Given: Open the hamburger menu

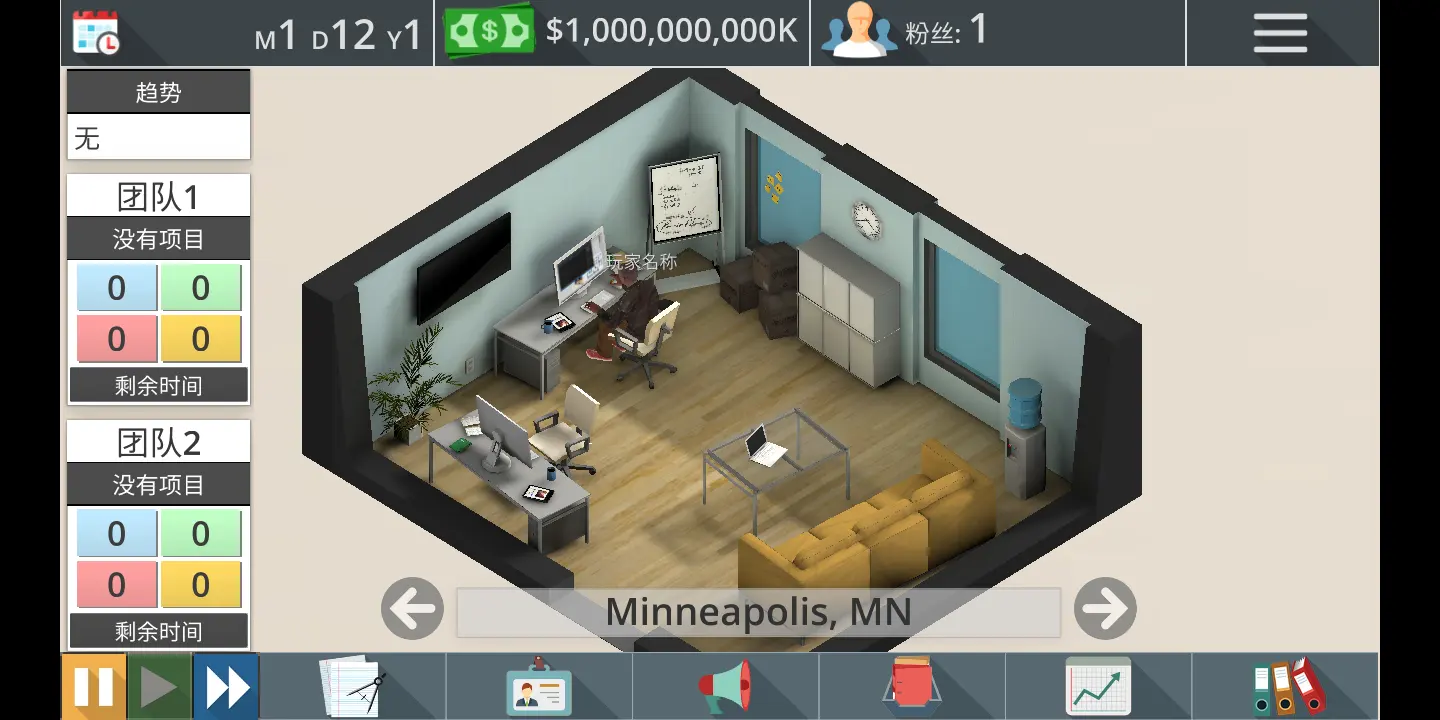Looking at the screenshot, I should [1280, 33].
